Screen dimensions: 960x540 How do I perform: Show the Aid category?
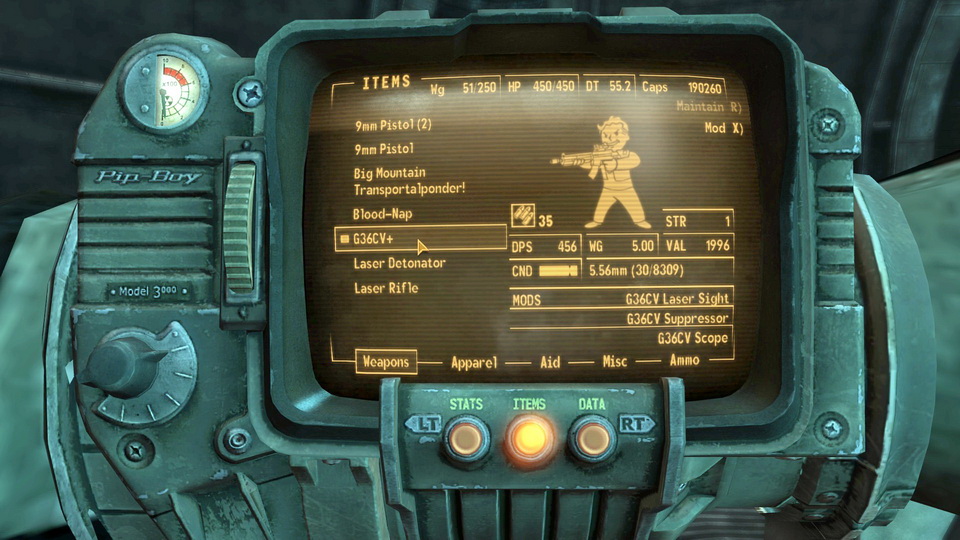(550, 362)
